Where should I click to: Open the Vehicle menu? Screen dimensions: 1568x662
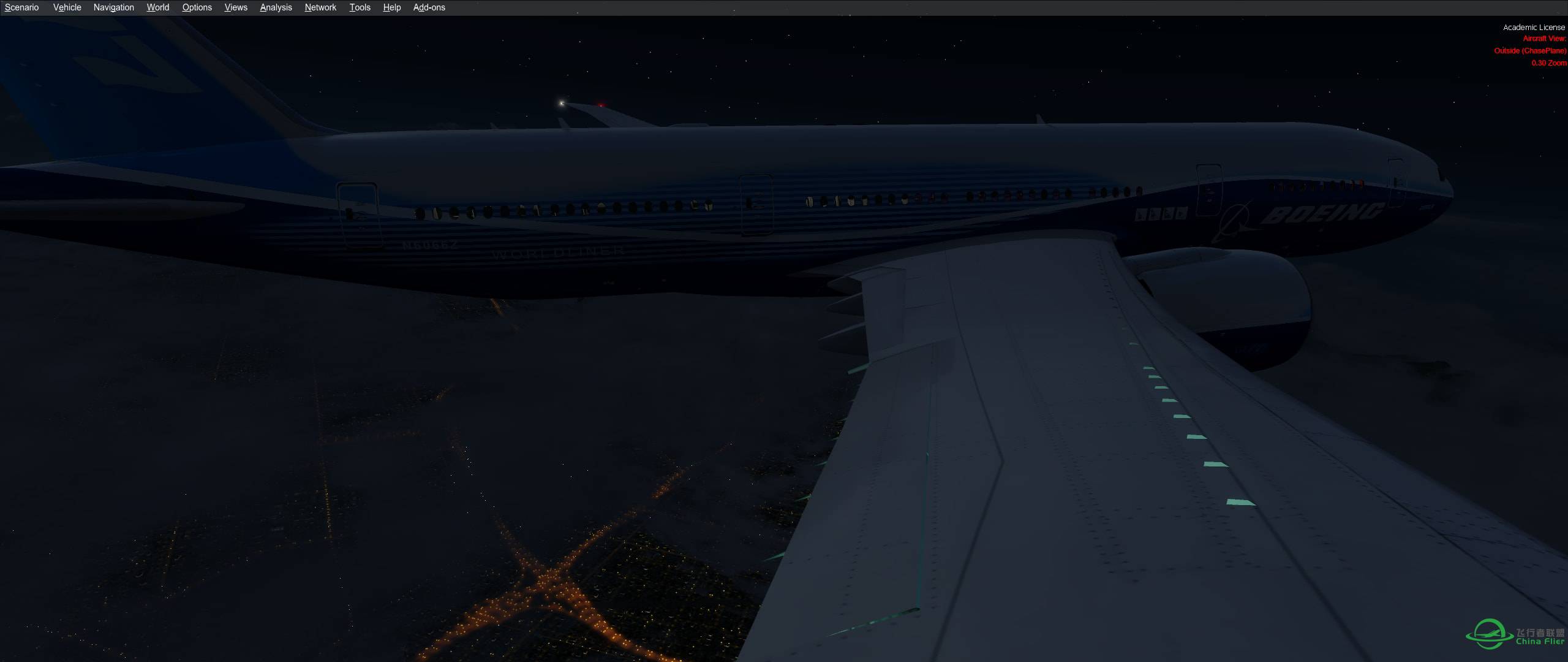67,7
